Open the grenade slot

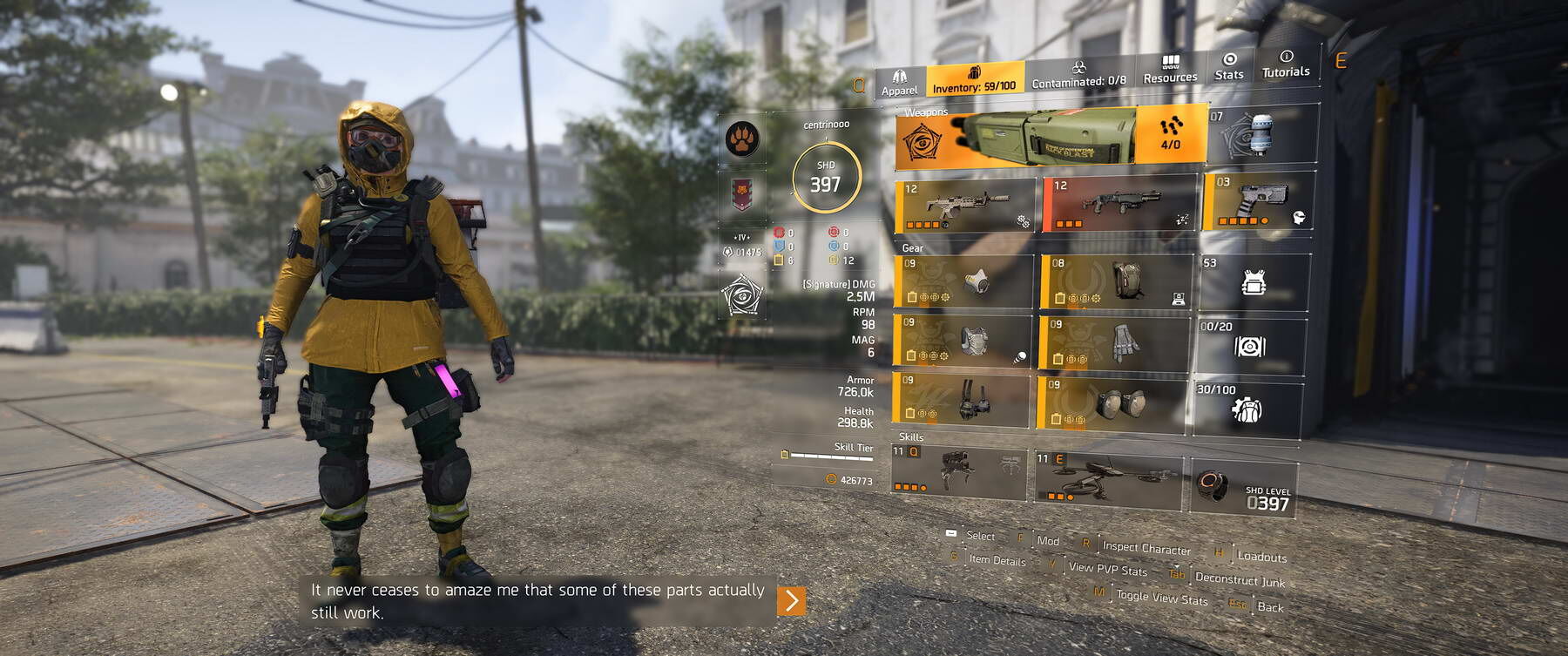[1262, 134]
